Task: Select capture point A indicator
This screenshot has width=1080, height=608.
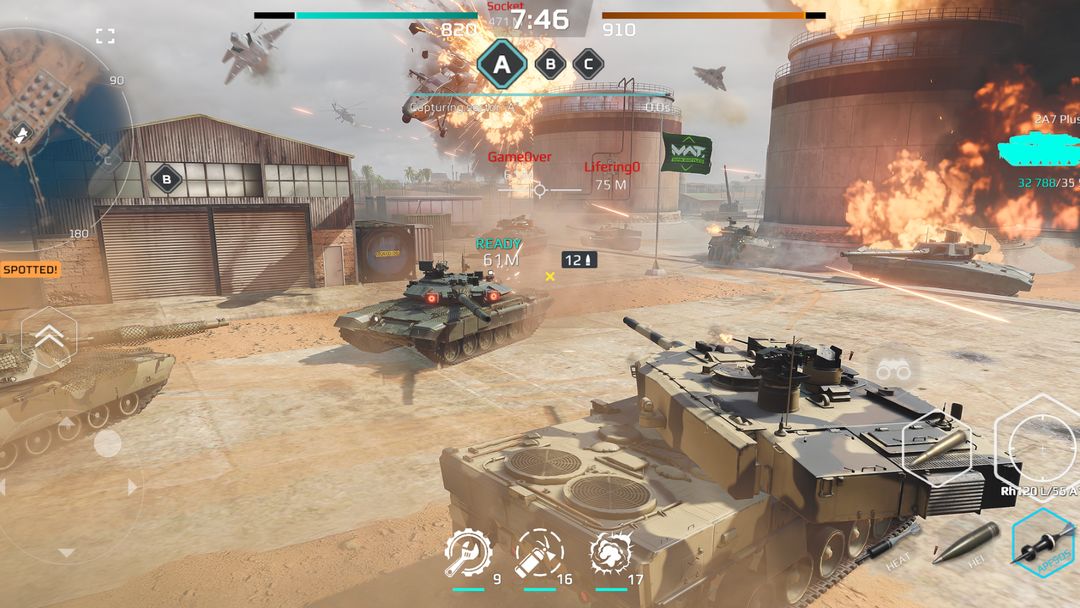Action: 501,64
